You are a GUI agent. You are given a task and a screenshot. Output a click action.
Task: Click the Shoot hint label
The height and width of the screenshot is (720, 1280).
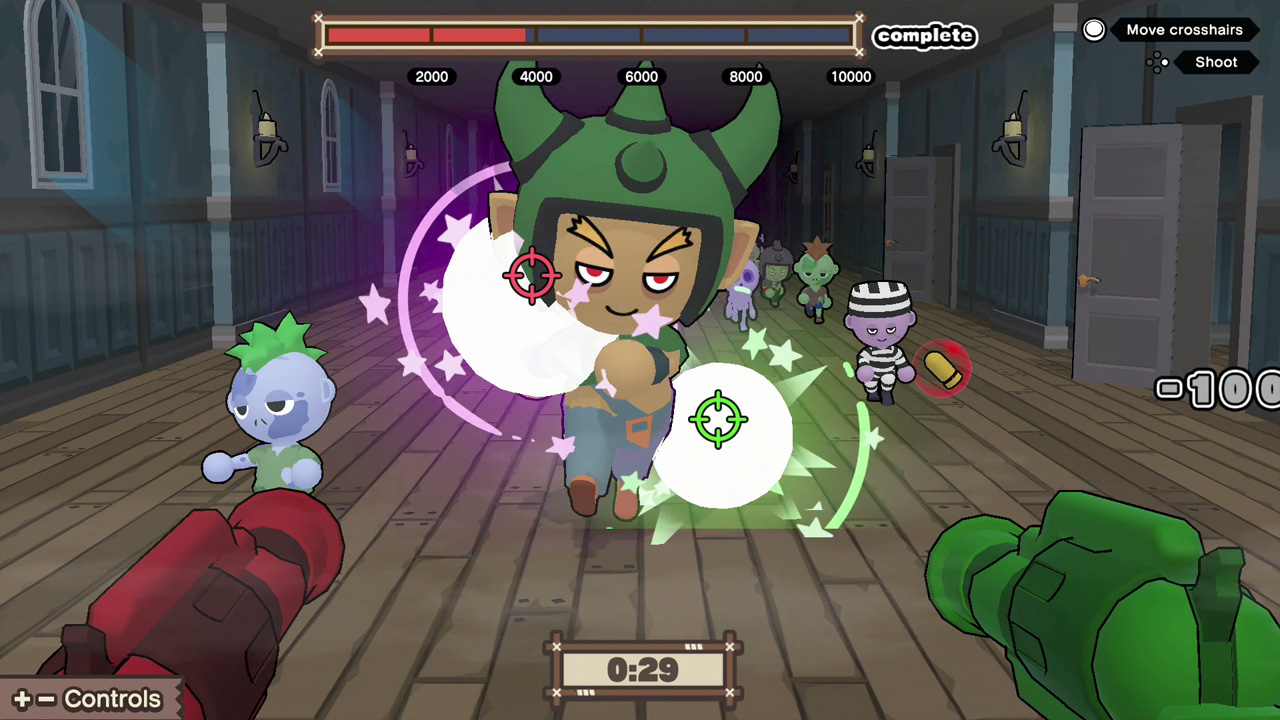(1216, 62)
